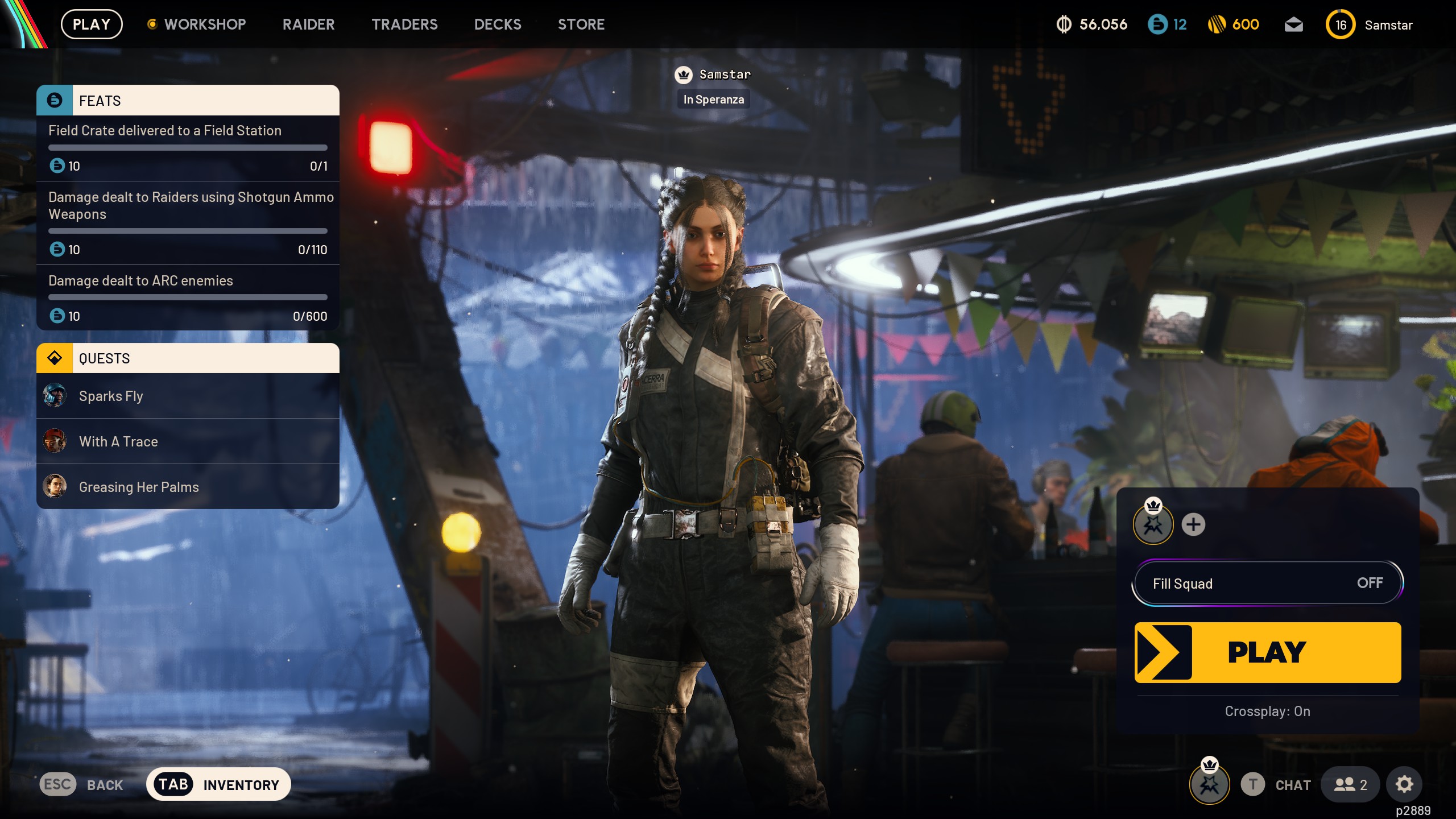Open the mail inbox icon
Image resolution: width=1456 pixels, height=819 pixels.
1293,24
